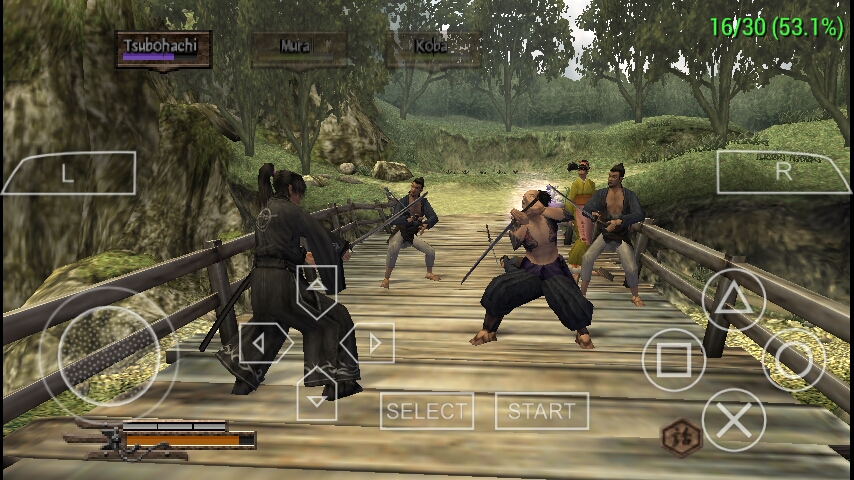The width and height of the screenshot is (854, 480).
Task: Tap the SELECT touch button
Action: tap(427, 411)
